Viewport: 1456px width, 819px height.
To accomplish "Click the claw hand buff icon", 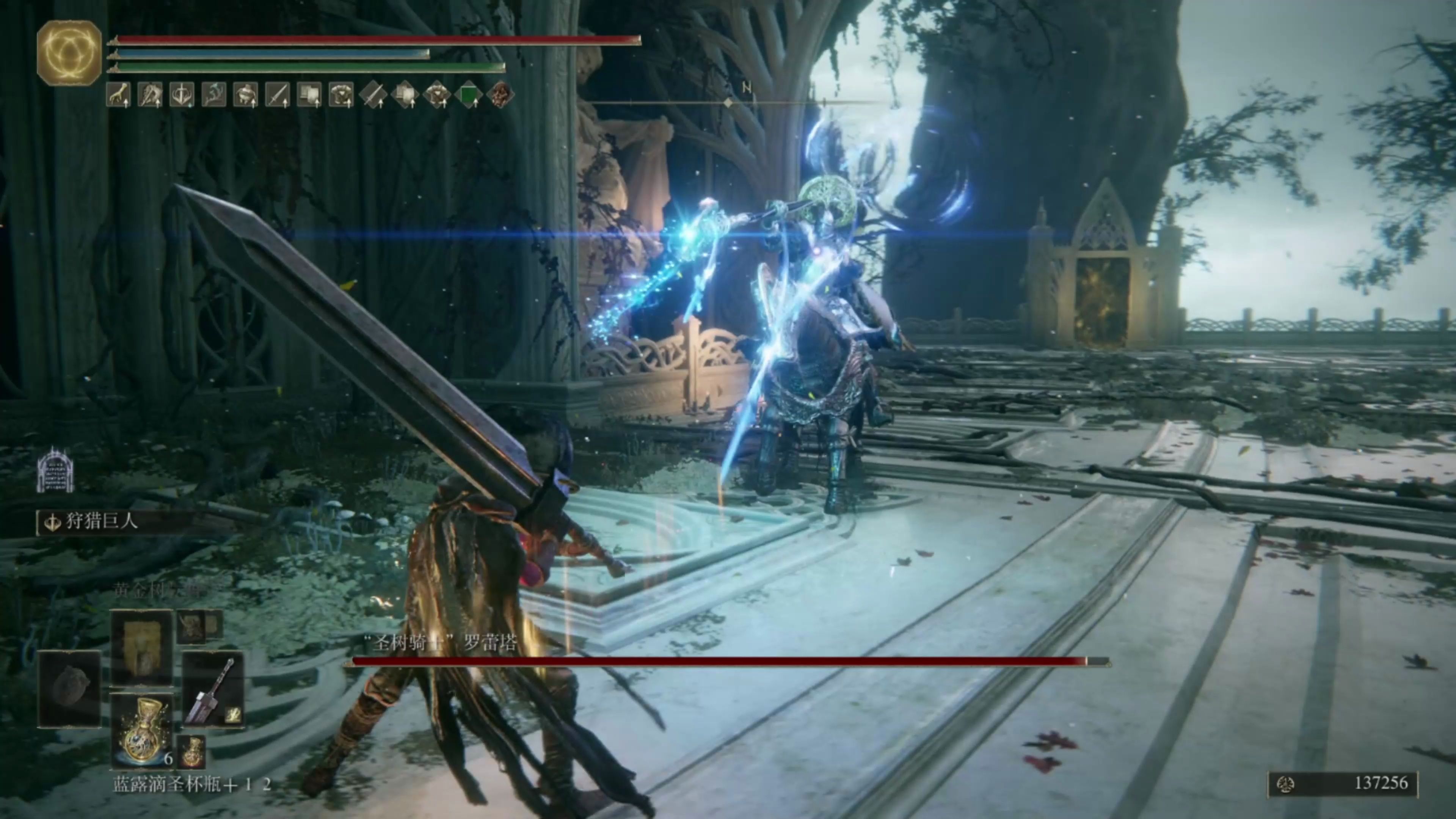I will pyautogui.click(x=118, y=94).
